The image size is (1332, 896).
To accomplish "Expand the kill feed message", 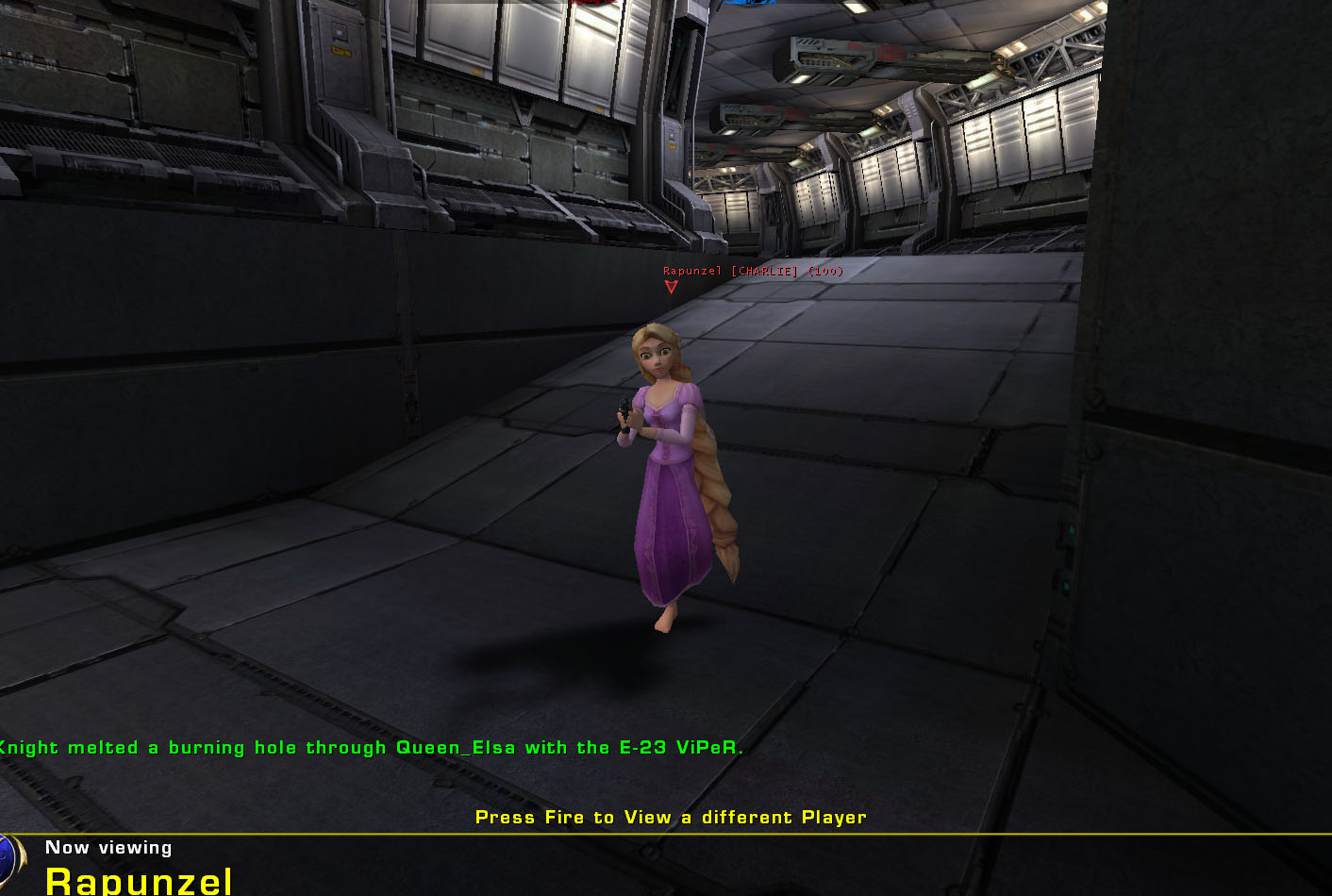I will coord(373,746).
